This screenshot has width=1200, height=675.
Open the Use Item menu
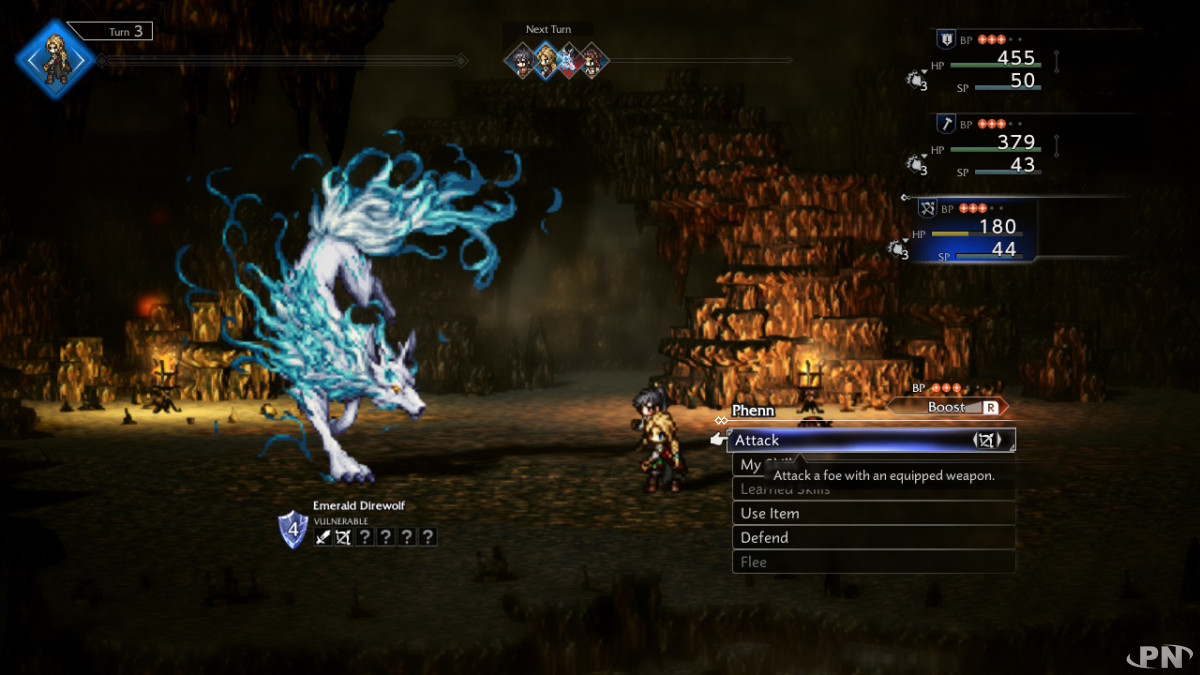coord(873,513)
